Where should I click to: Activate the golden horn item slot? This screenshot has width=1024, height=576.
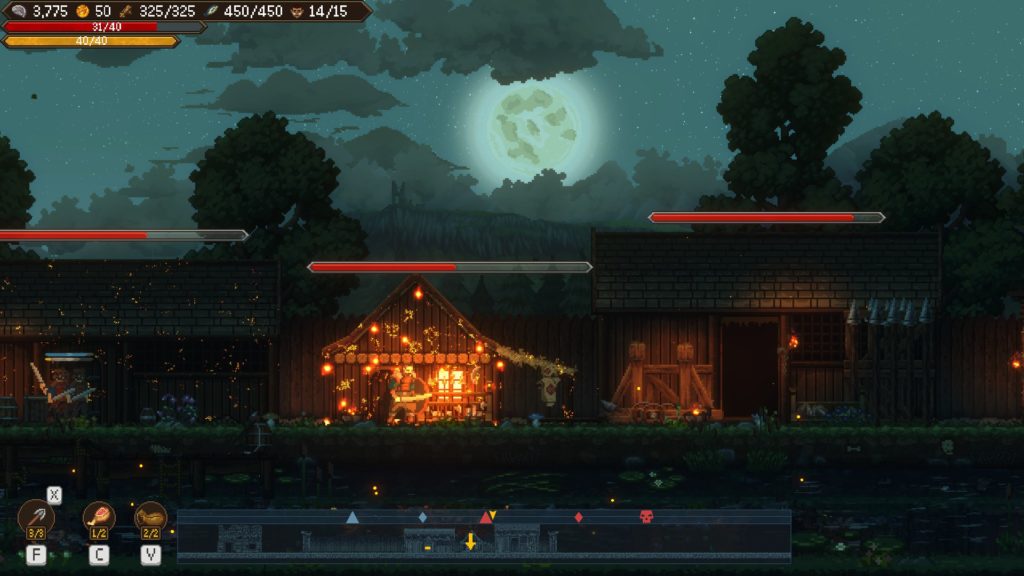(151, 518)
